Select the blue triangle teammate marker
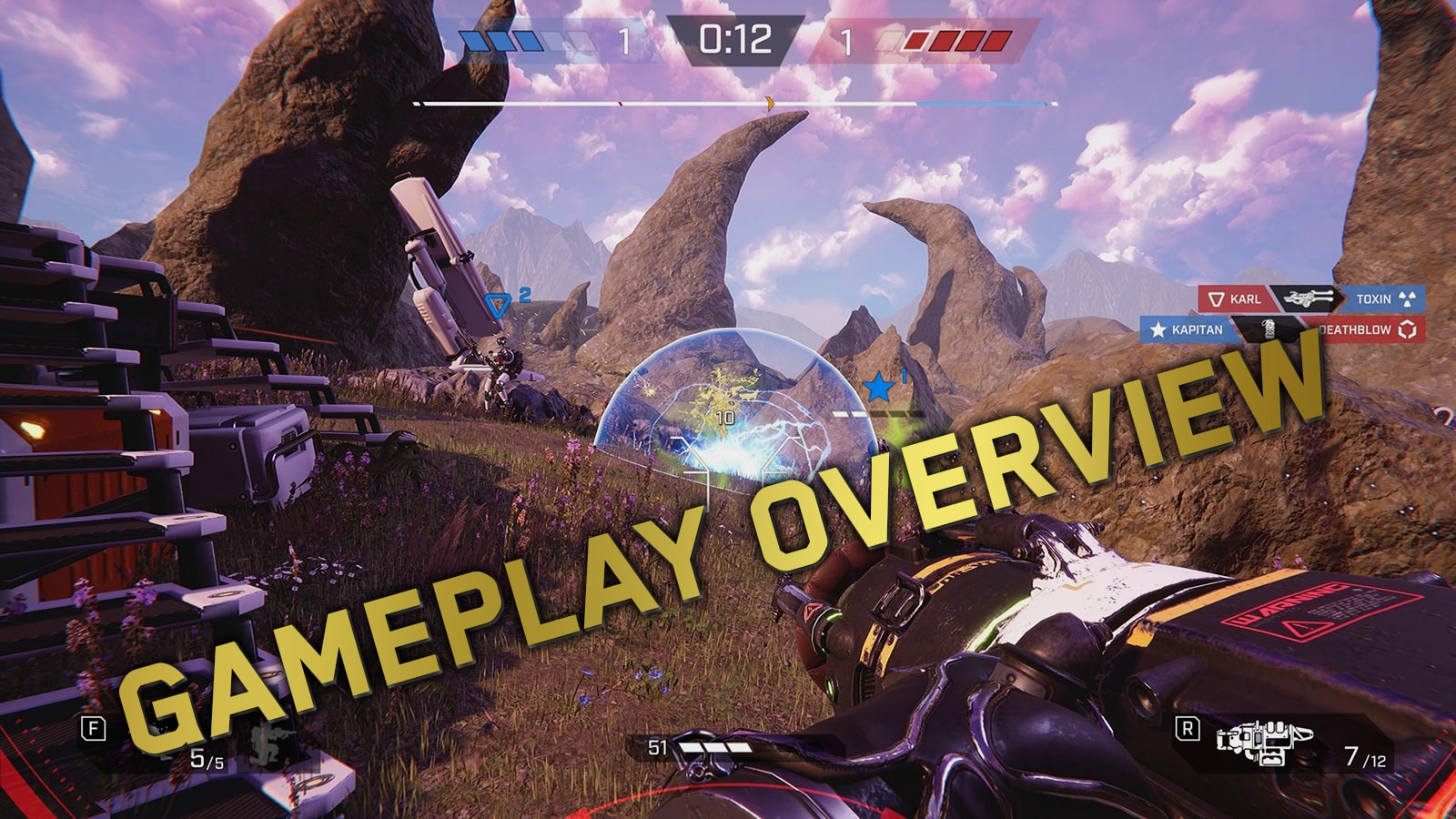Image resolution: width=1456 pixels, height=819 pixels. coord(497,306)
